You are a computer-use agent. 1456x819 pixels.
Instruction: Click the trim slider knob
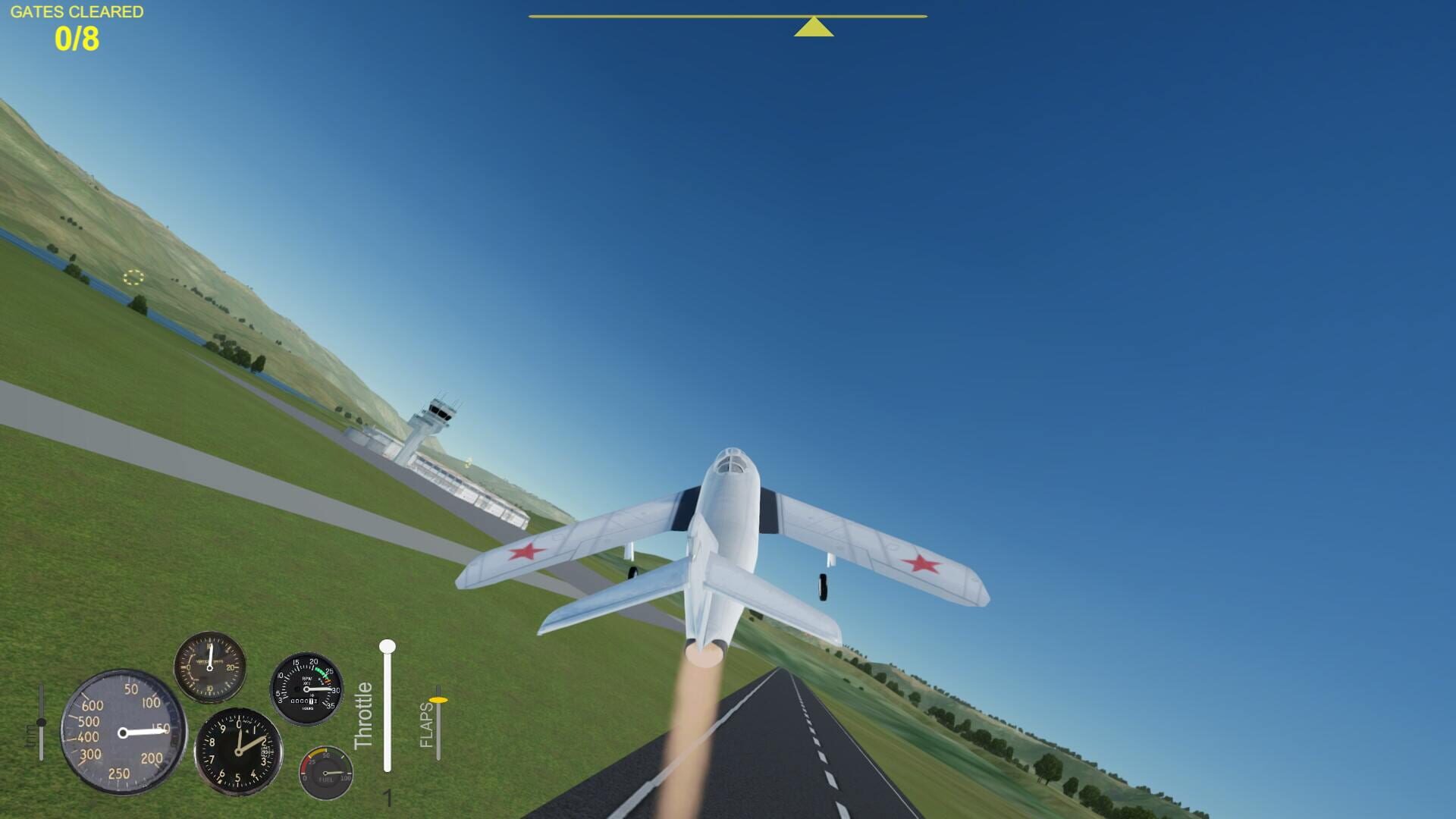click(42, 722)
